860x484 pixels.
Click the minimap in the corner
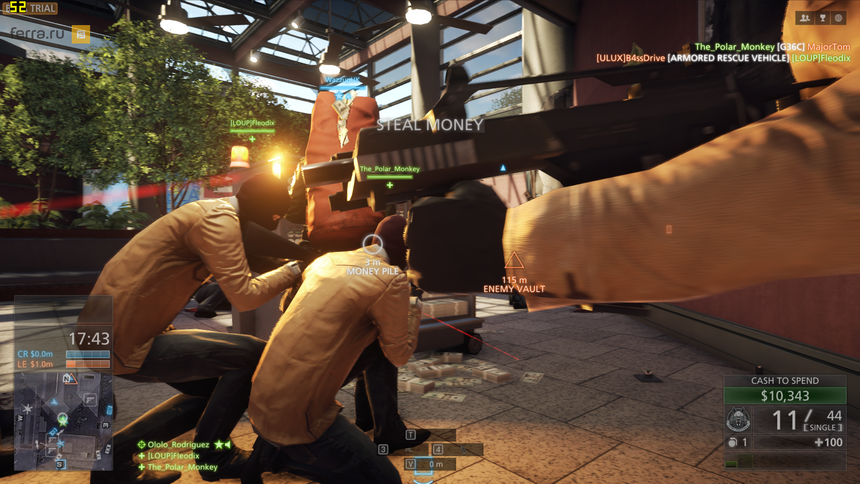(x=64, y=420)
